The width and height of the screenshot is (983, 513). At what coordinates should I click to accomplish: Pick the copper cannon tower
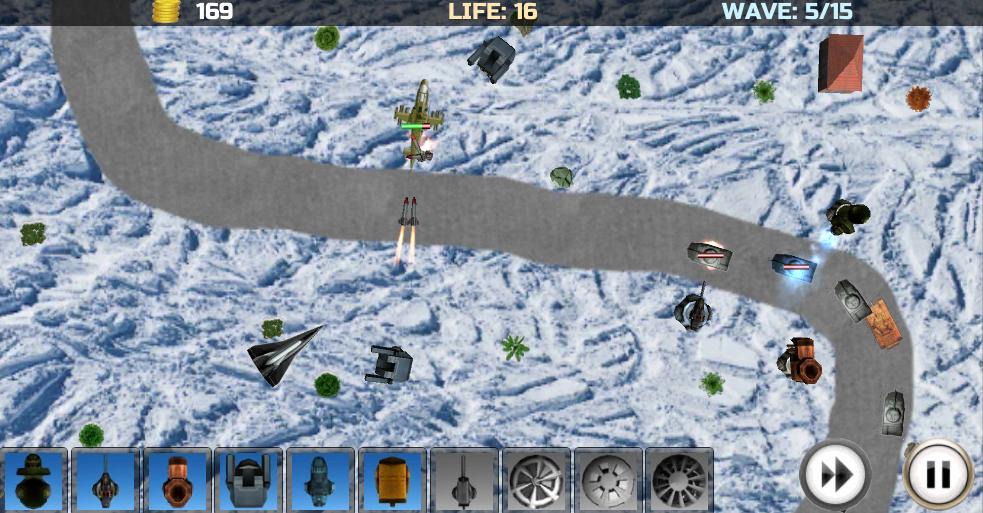(x=178, y=480)
